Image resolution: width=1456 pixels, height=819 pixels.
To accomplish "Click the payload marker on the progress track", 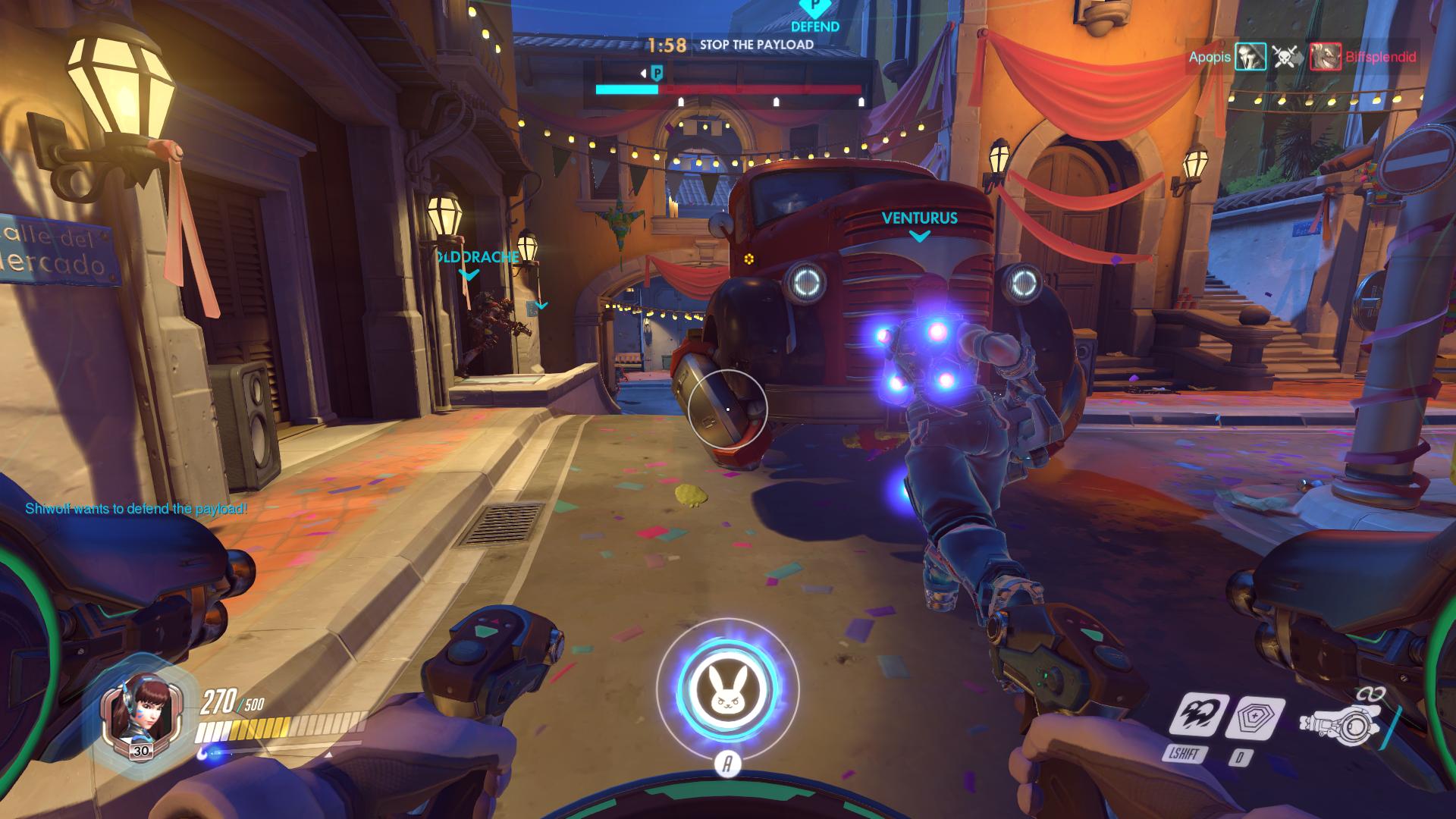I will tap(657, 74).
